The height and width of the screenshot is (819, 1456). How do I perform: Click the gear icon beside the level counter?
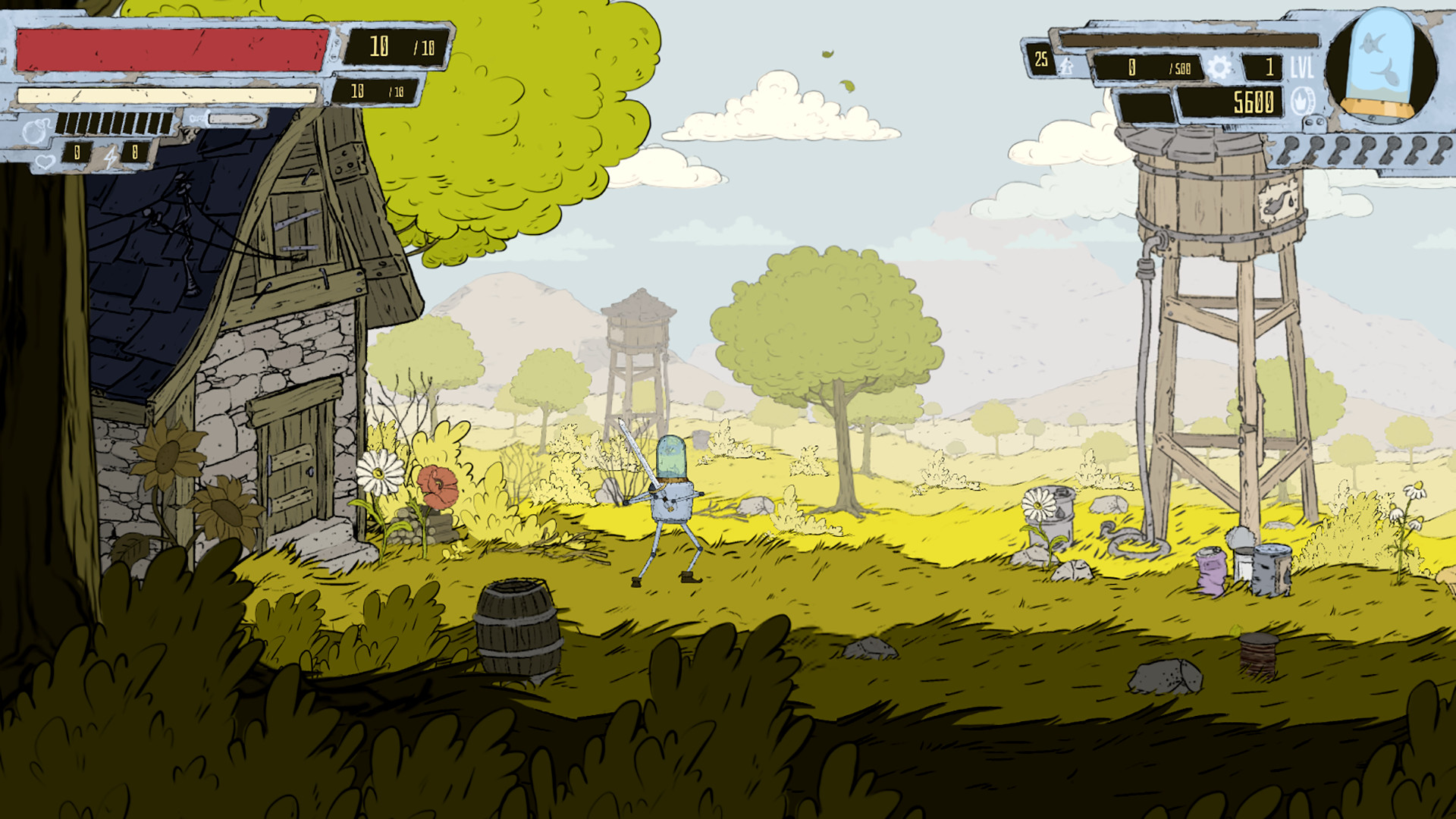[1220, 67]
